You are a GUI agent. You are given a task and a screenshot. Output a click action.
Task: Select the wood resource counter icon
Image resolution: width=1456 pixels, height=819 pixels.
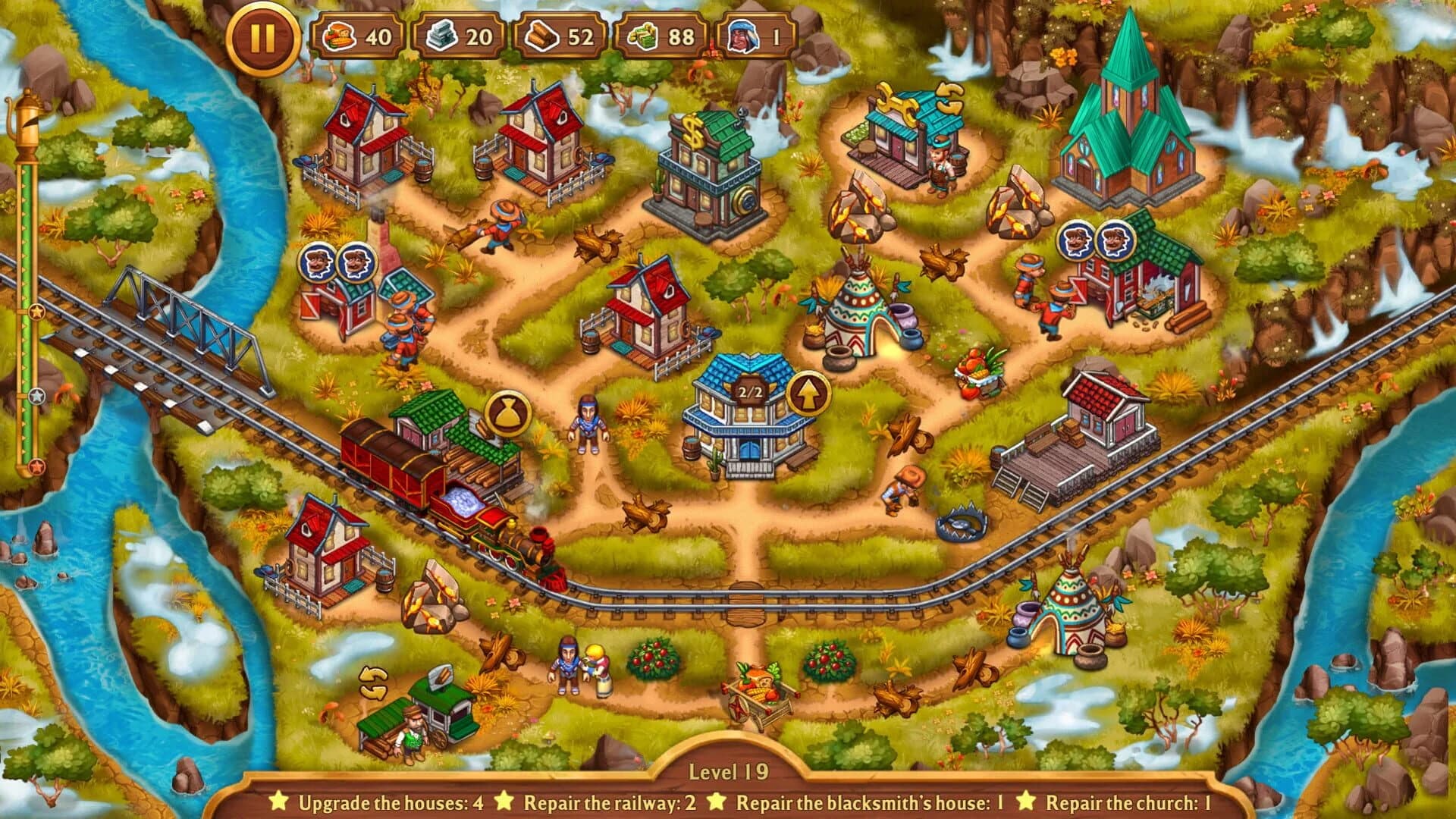click(543, 35)
